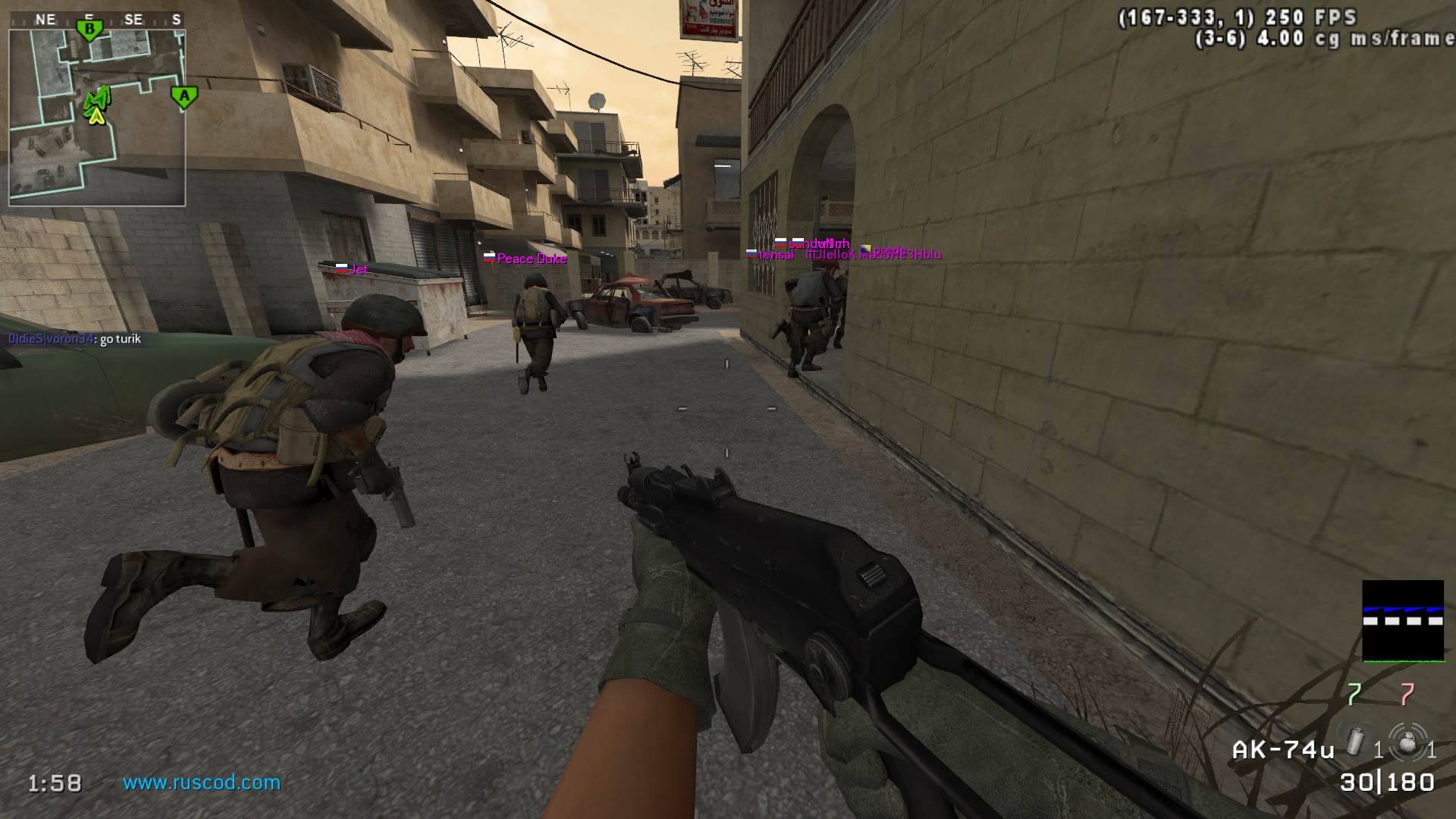Image resolution: width=1456 pixels, height=819 pixels.
Task: Open the www.ruscod.com link
Action: click(202, 783)
